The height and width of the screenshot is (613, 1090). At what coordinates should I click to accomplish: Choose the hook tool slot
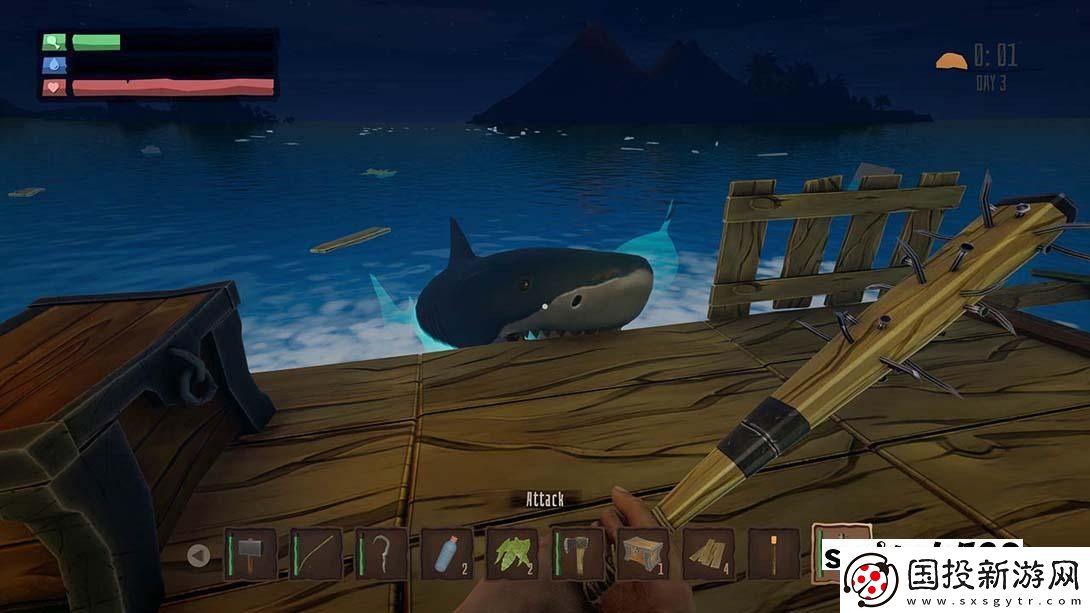(x=381, y=553)
